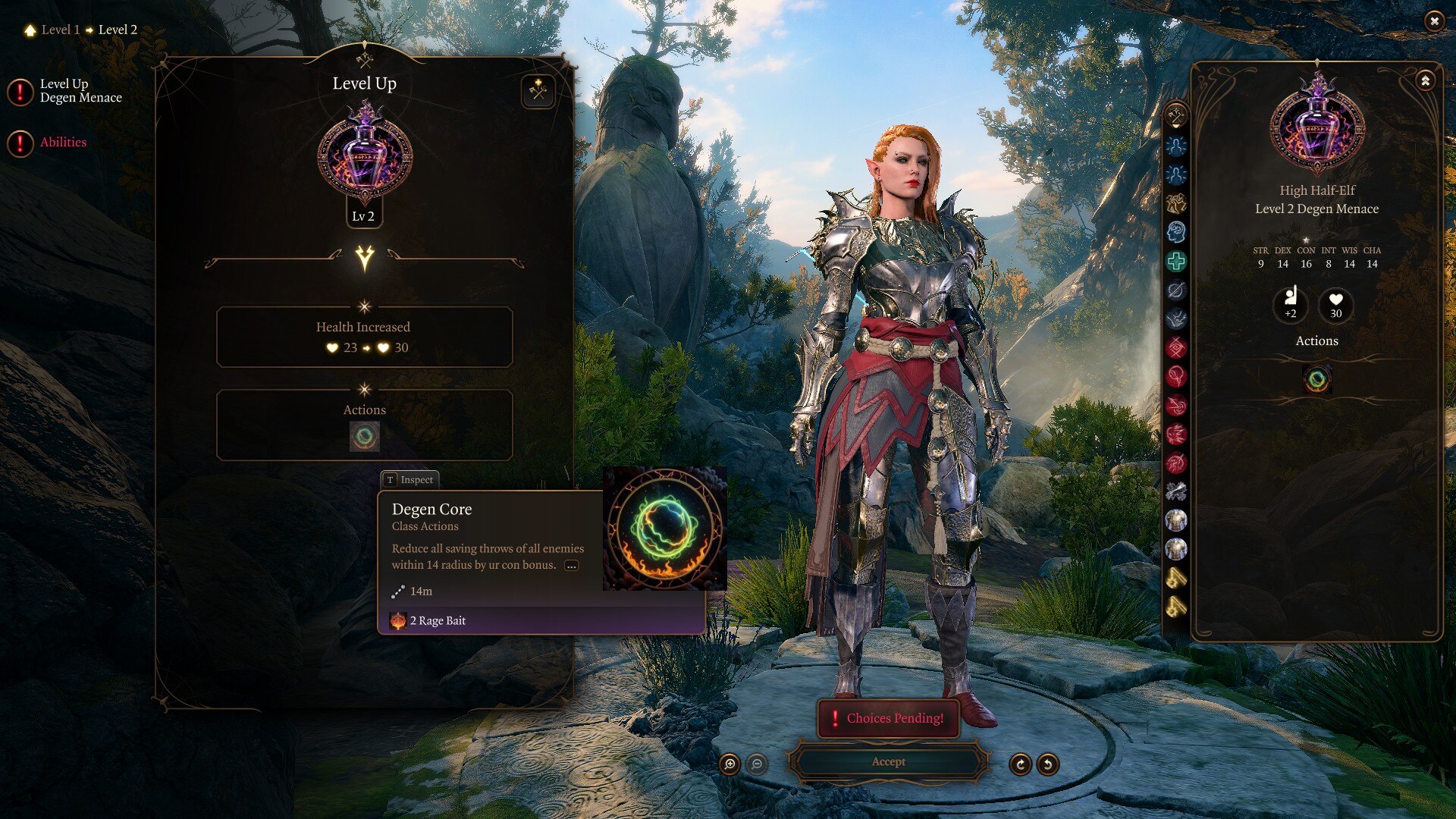Open the Degen Core icon in summary panel

[1317, 379]
